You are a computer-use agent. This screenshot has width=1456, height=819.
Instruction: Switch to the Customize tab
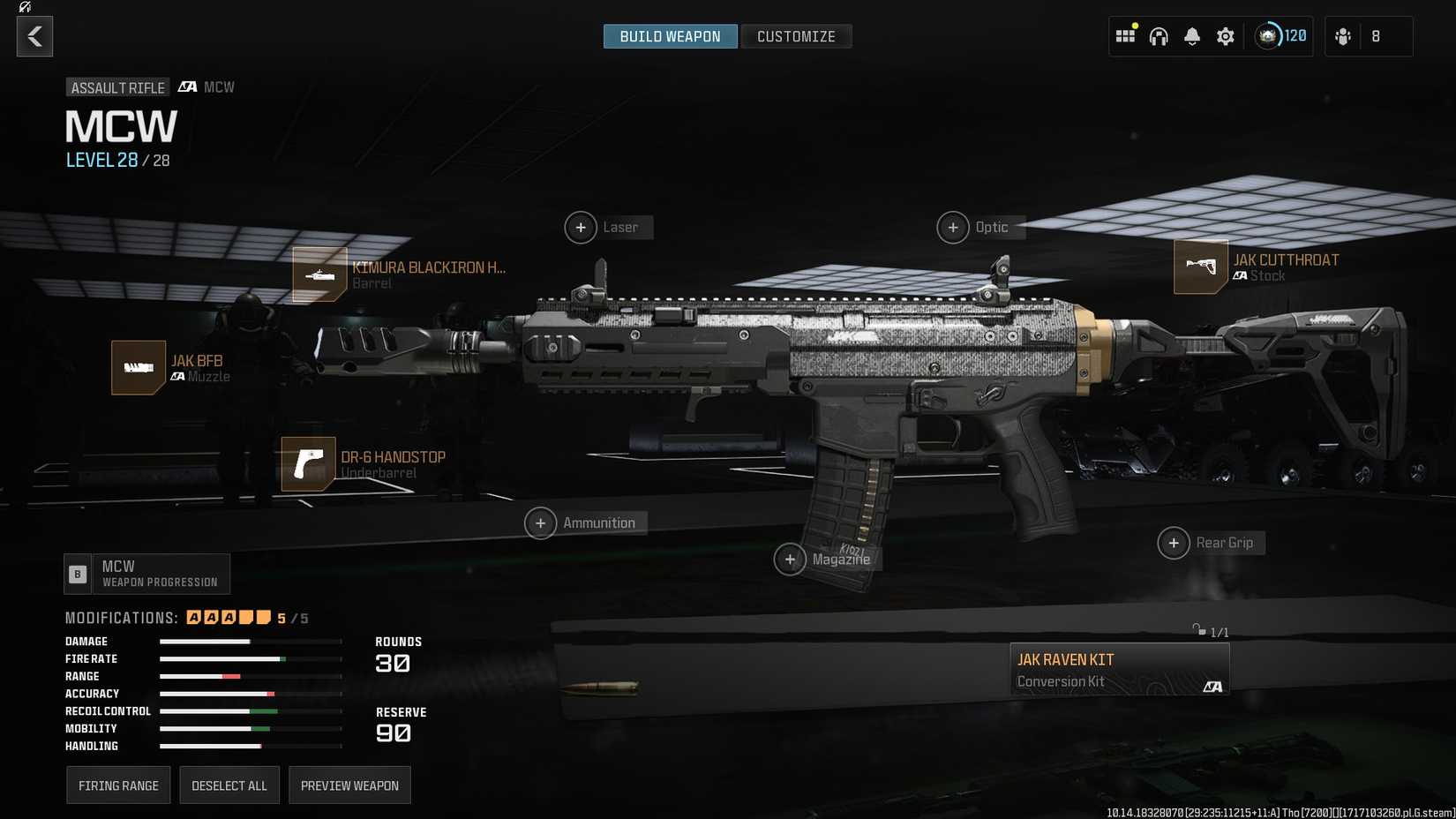pos(796,36)
